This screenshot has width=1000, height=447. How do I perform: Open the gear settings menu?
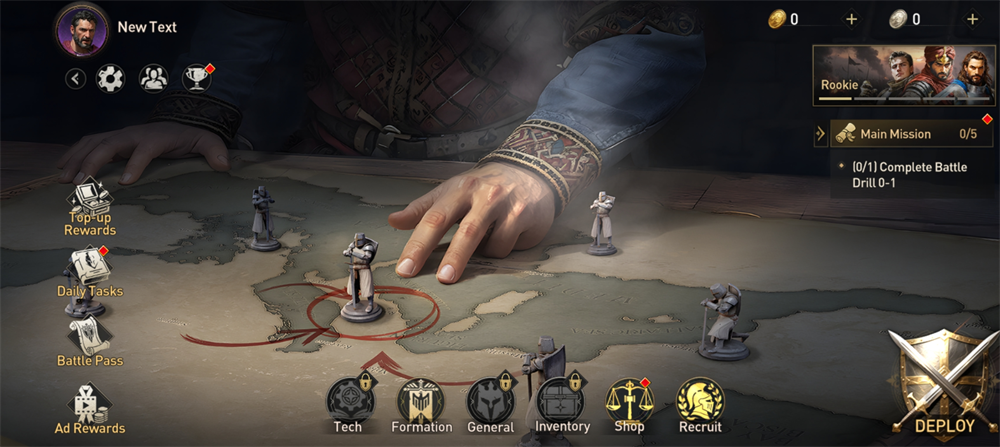[x=110, y=78]
